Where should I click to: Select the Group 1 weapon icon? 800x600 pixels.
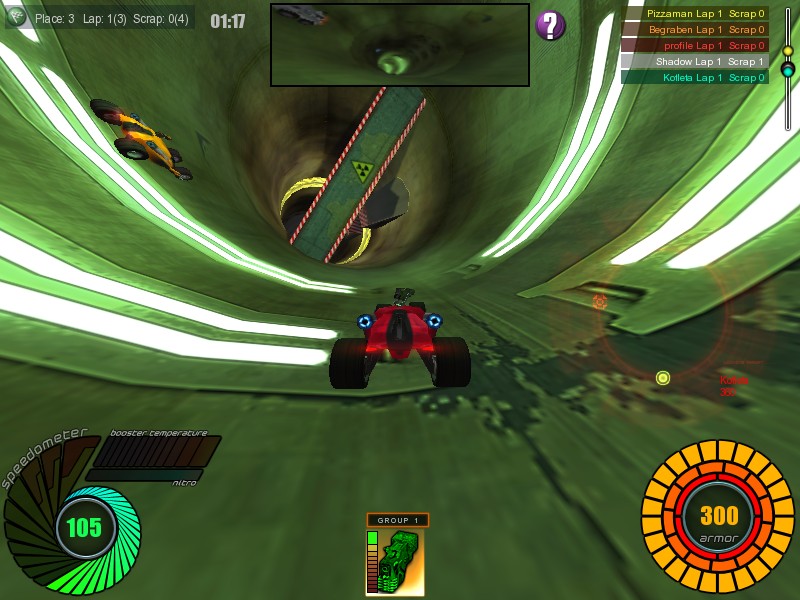coord(396,561)
